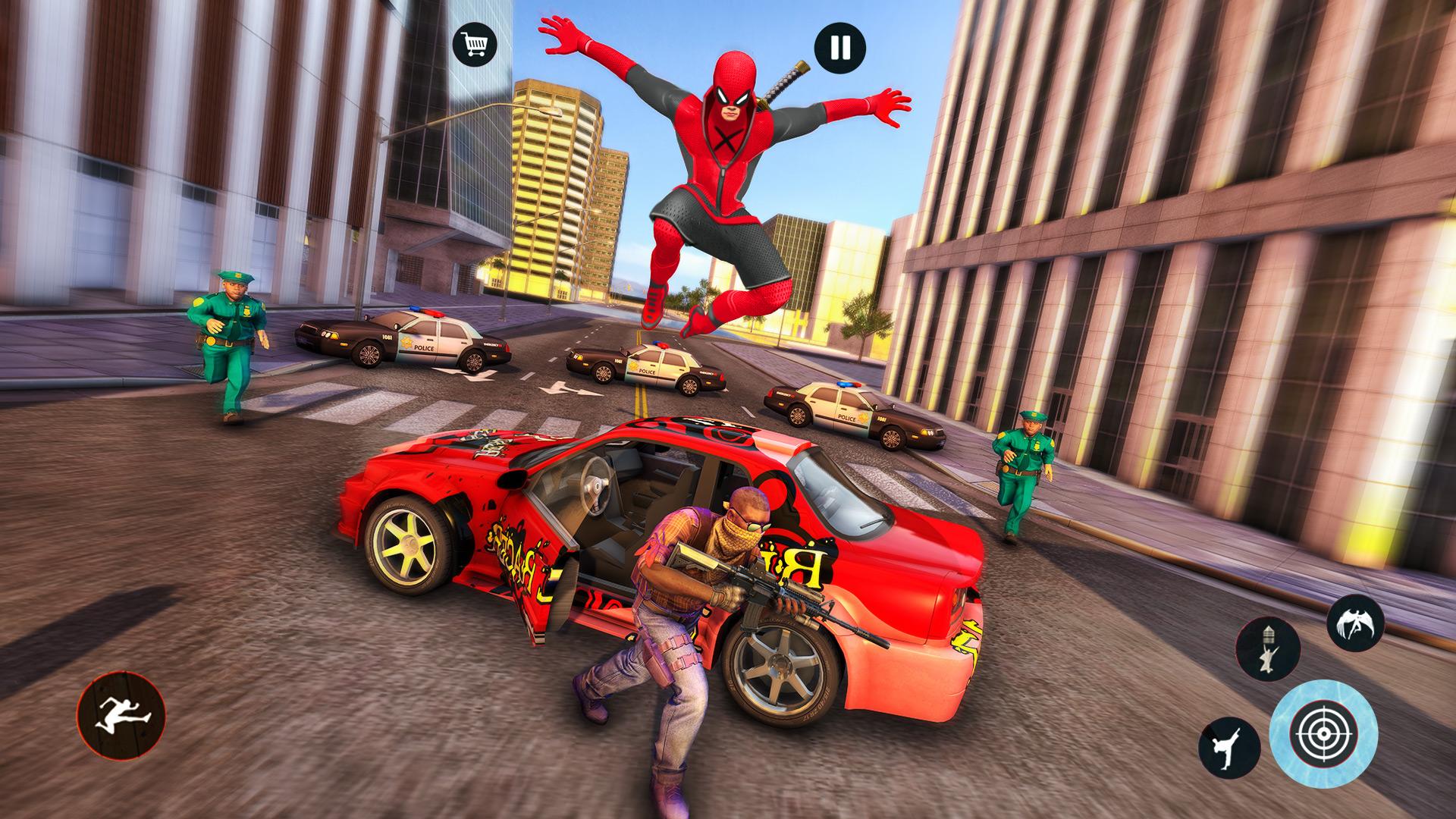Open the in-game shop cart

tap(474, 45)
